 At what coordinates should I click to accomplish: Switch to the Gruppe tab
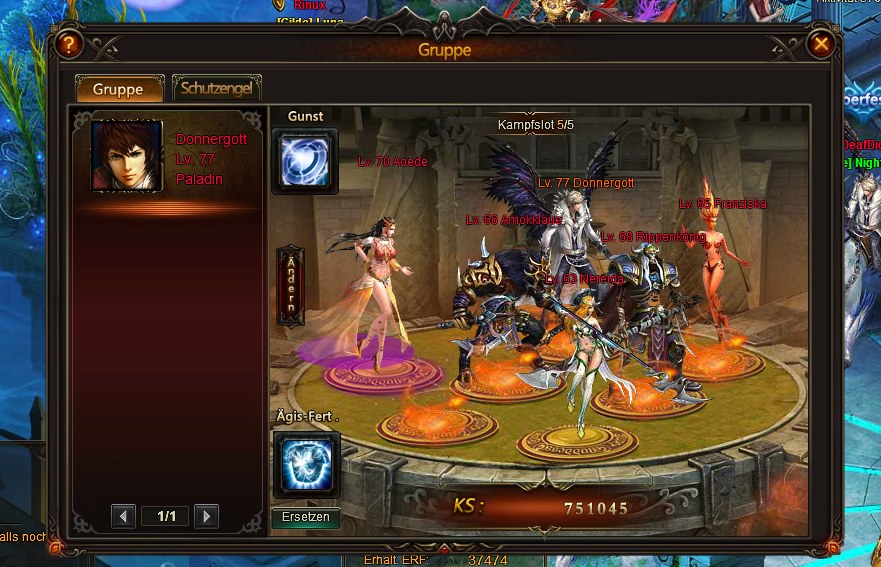click(x=118, y=88)
